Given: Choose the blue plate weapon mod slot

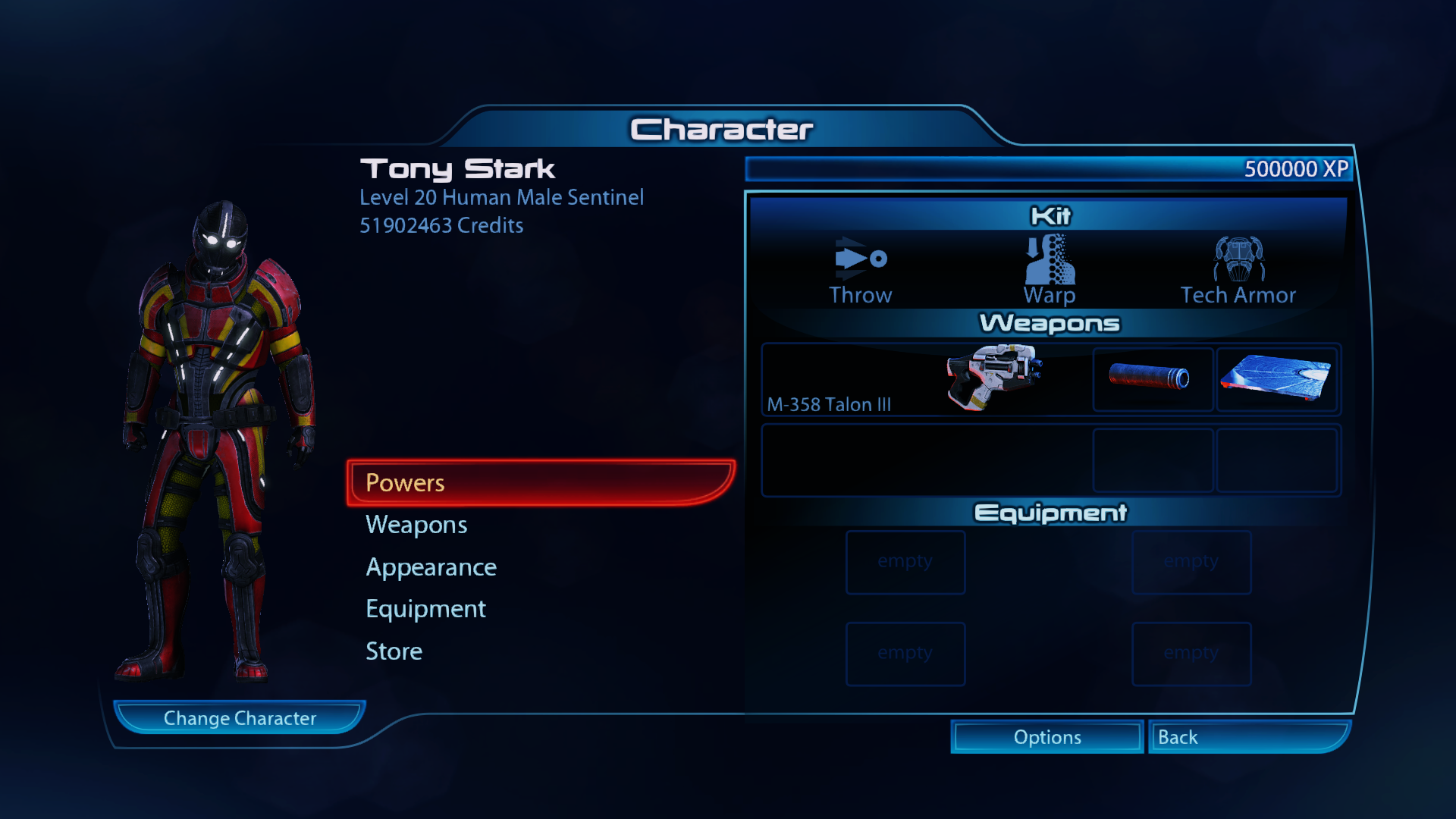Looking at the screenshot, I should point(1277,379).
